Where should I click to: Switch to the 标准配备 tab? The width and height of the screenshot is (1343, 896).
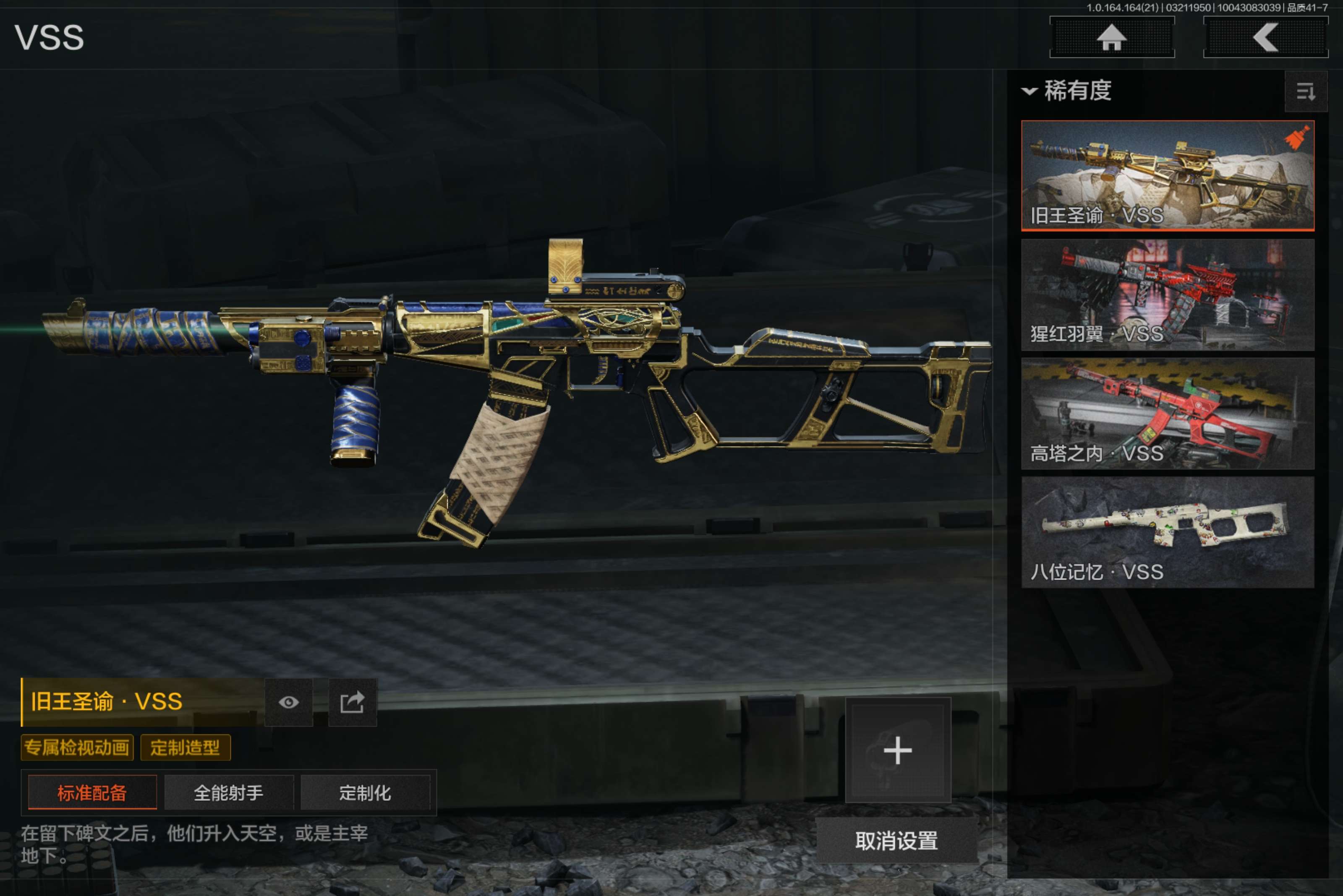(92, 792)
